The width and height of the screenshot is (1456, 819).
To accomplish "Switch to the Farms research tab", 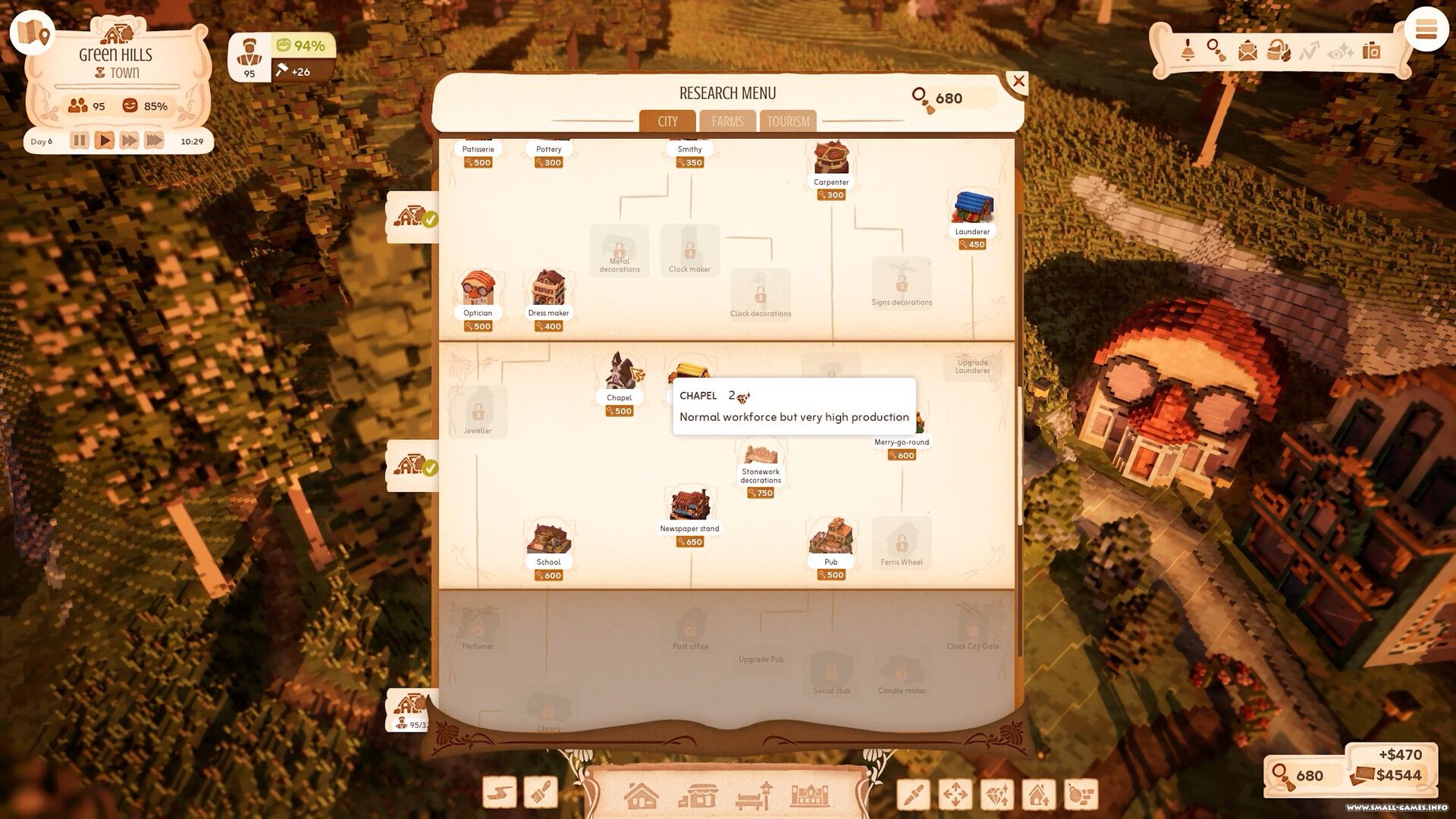I will [727, 121].
